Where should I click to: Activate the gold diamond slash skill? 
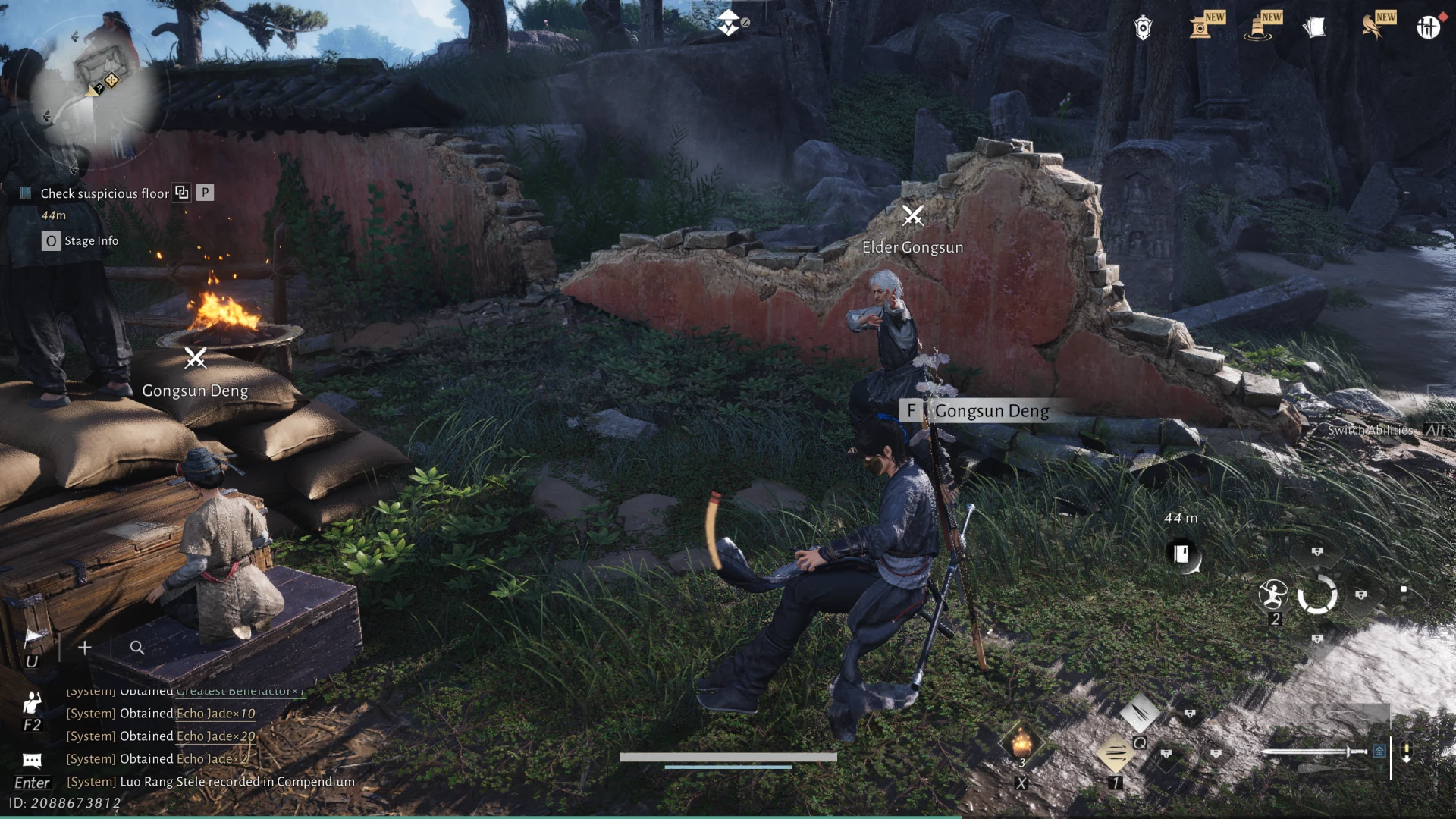click(x=1115, y=753)
